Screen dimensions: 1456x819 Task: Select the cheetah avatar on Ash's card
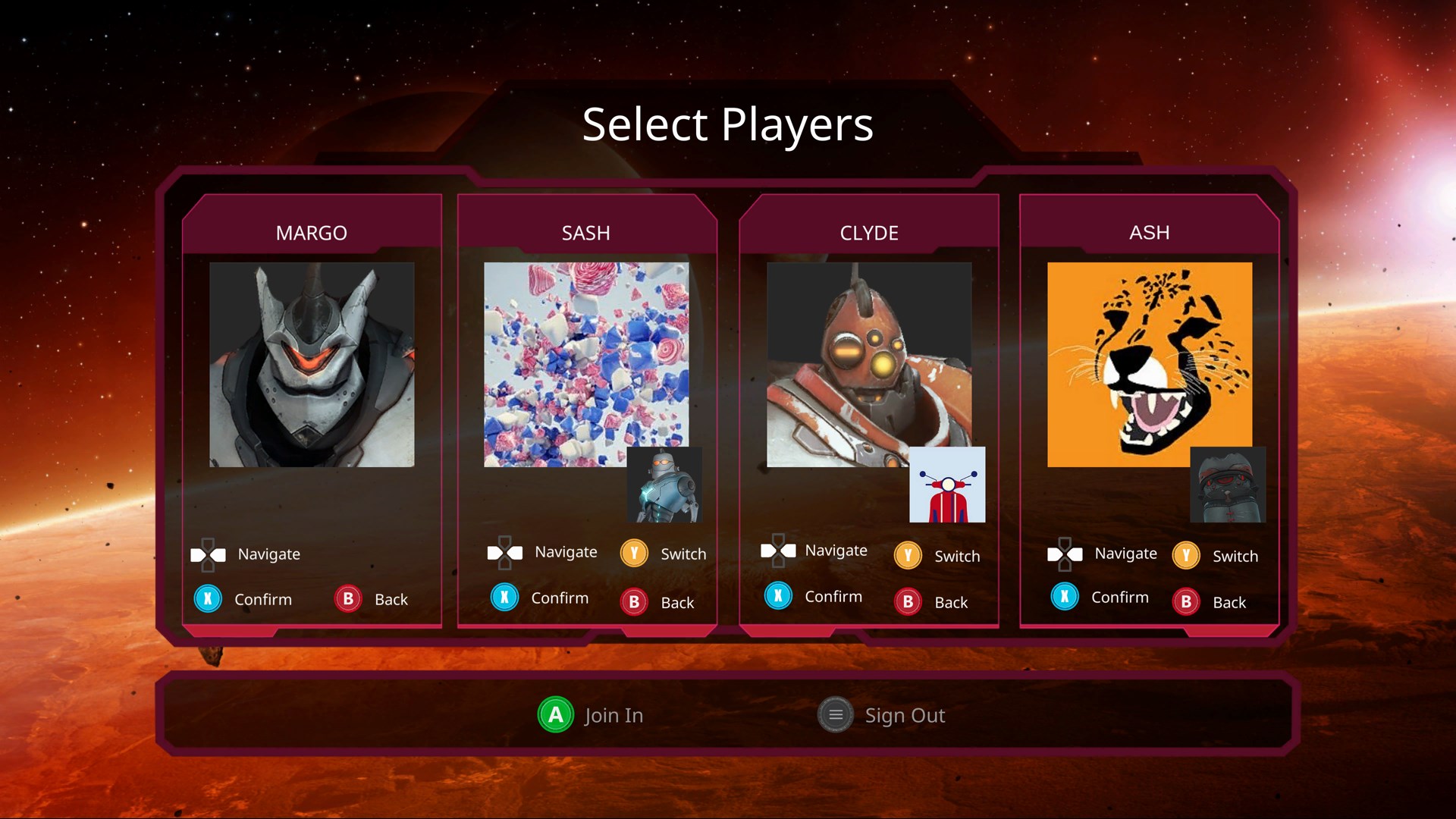coord(1150,364)
